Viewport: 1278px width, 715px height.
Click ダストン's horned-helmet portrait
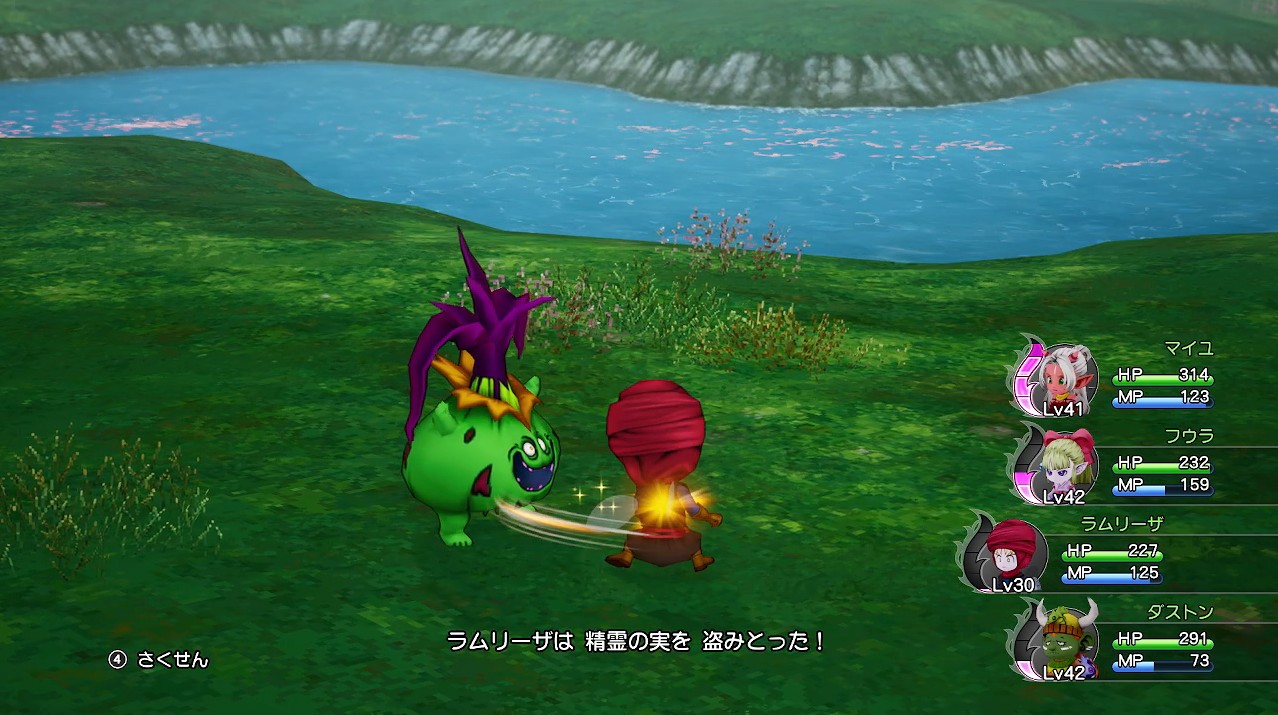pyautogui.click(x=1066, y=638)
